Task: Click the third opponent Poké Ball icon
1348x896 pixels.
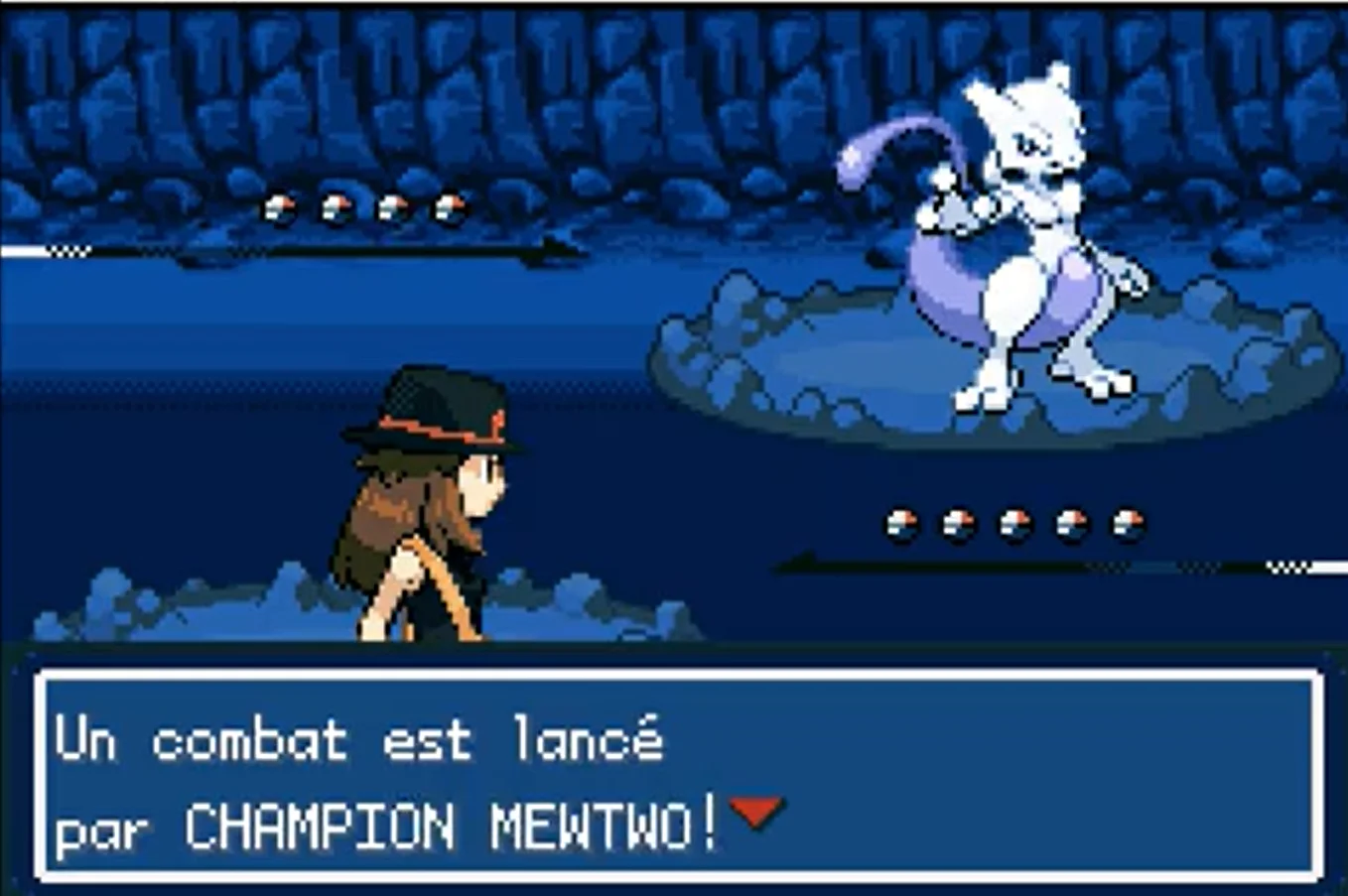Action: click(392, 205)
